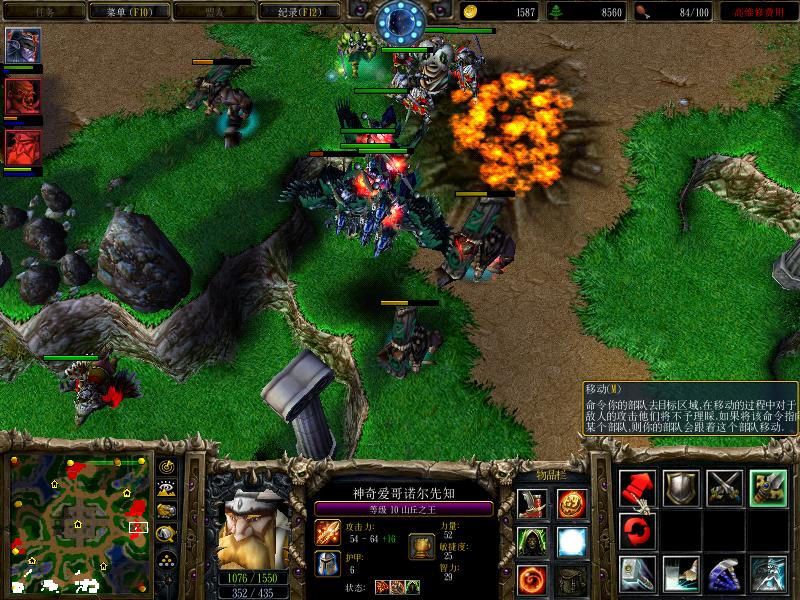The image size is (800, 600).
Task: Choose the Move command red arrow
Action: coord(637,487)
